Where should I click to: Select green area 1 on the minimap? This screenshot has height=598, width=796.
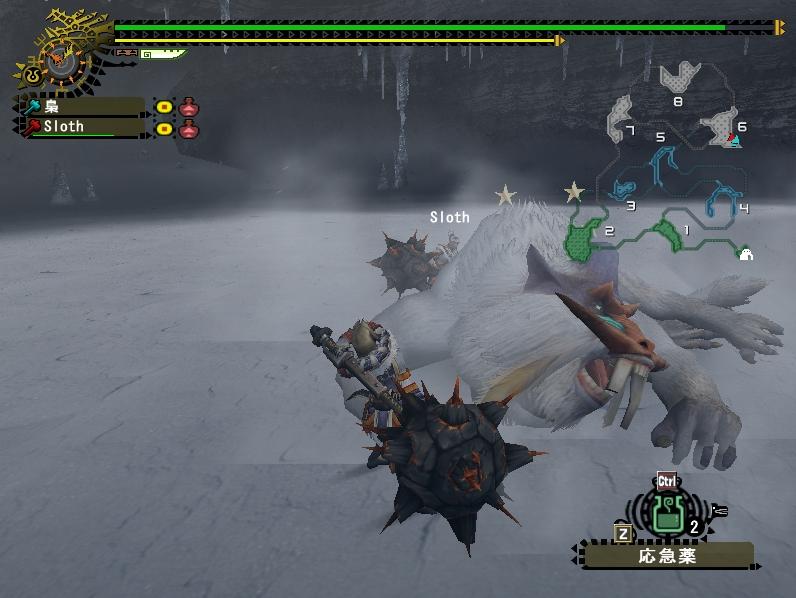coord(664,232)
